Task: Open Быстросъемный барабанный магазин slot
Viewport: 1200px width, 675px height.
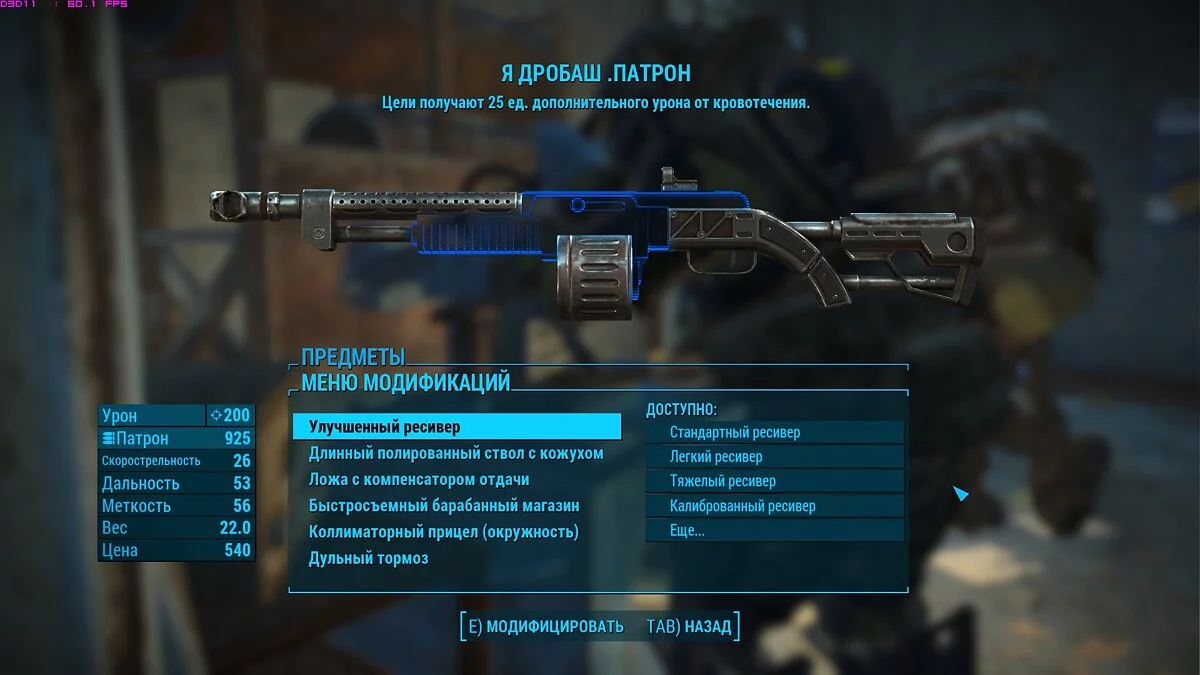Action: 444,506
